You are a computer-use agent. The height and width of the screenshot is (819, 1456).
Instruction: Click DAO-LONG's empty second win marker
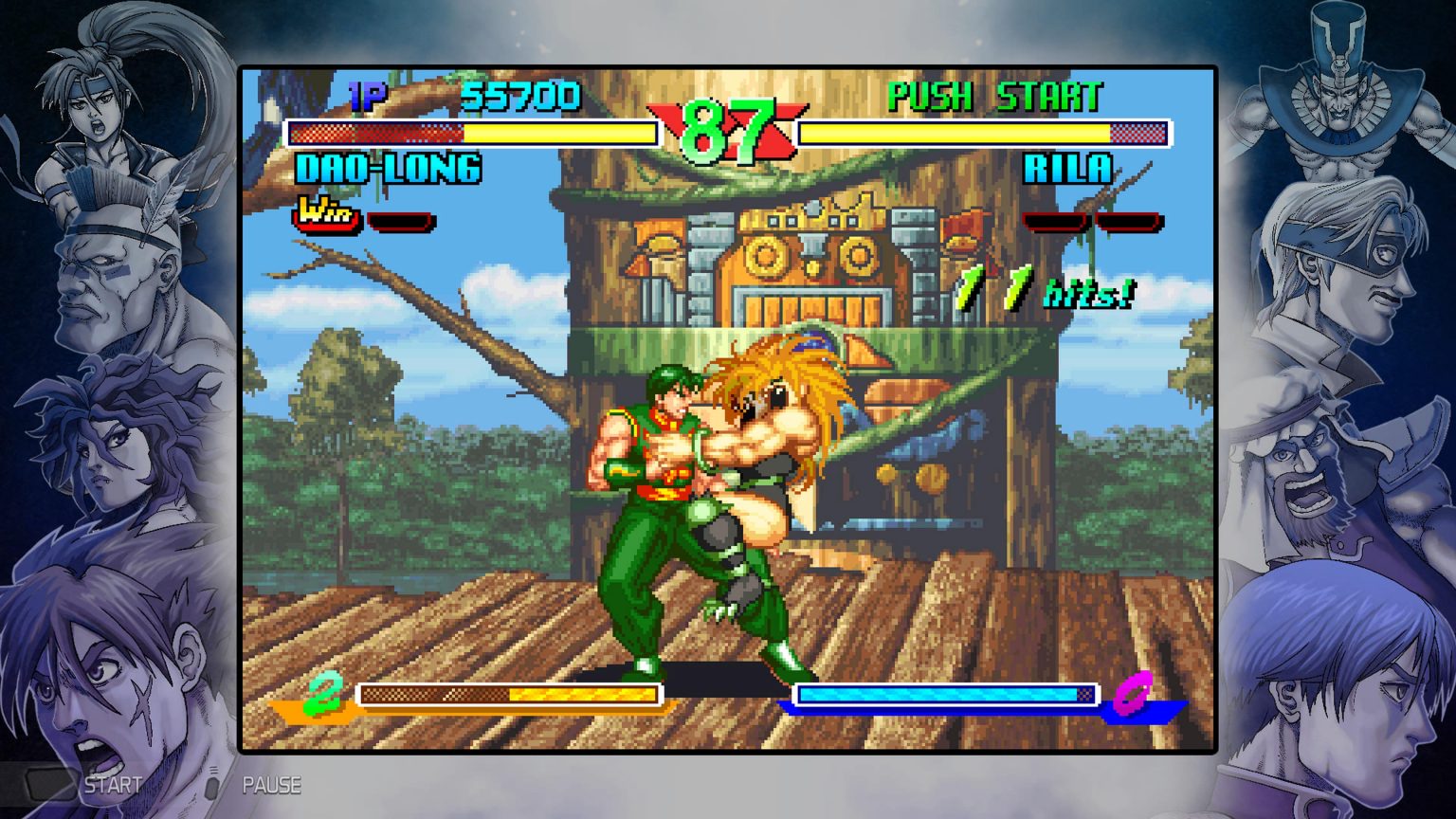pyautogui.click(x=402, y=223)
